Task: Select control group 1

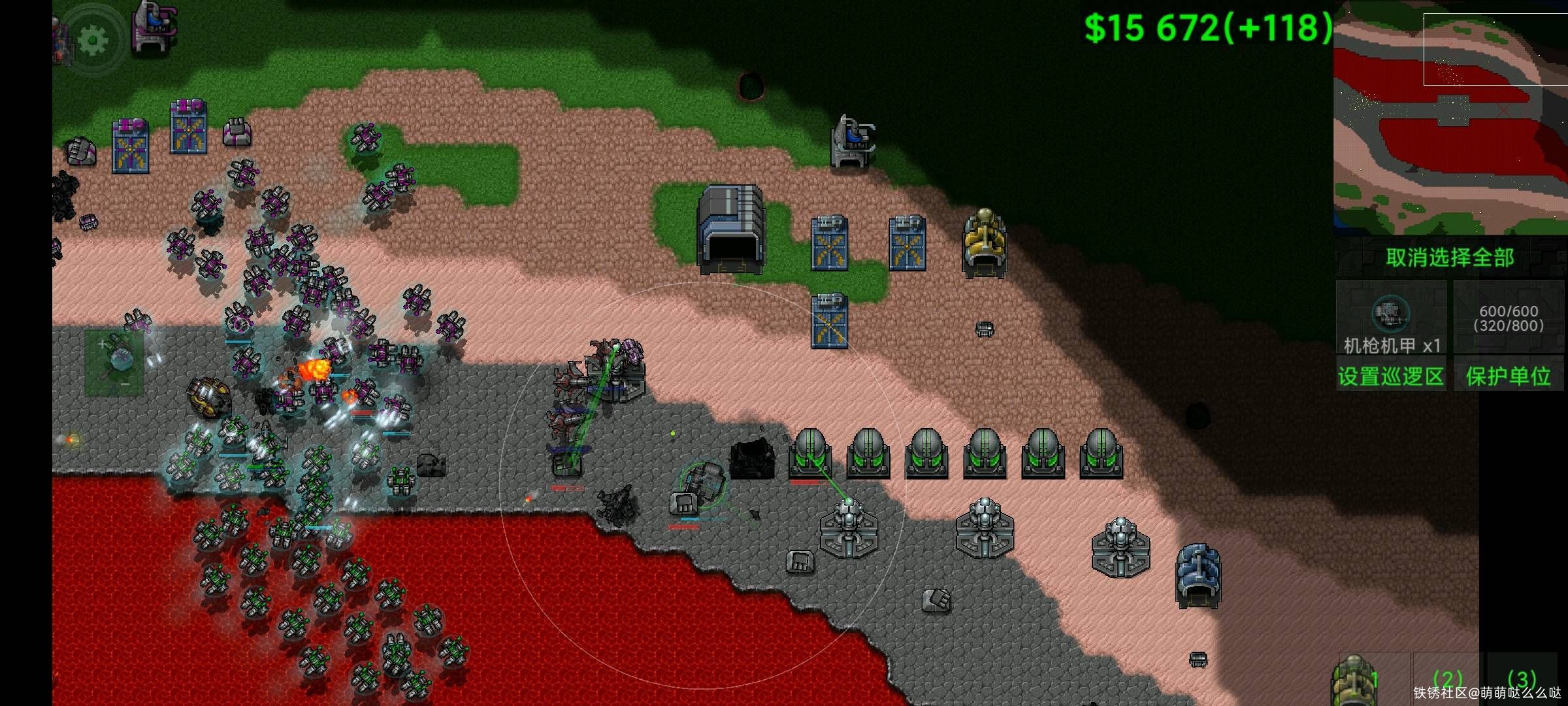Action: coord(1372,679)
